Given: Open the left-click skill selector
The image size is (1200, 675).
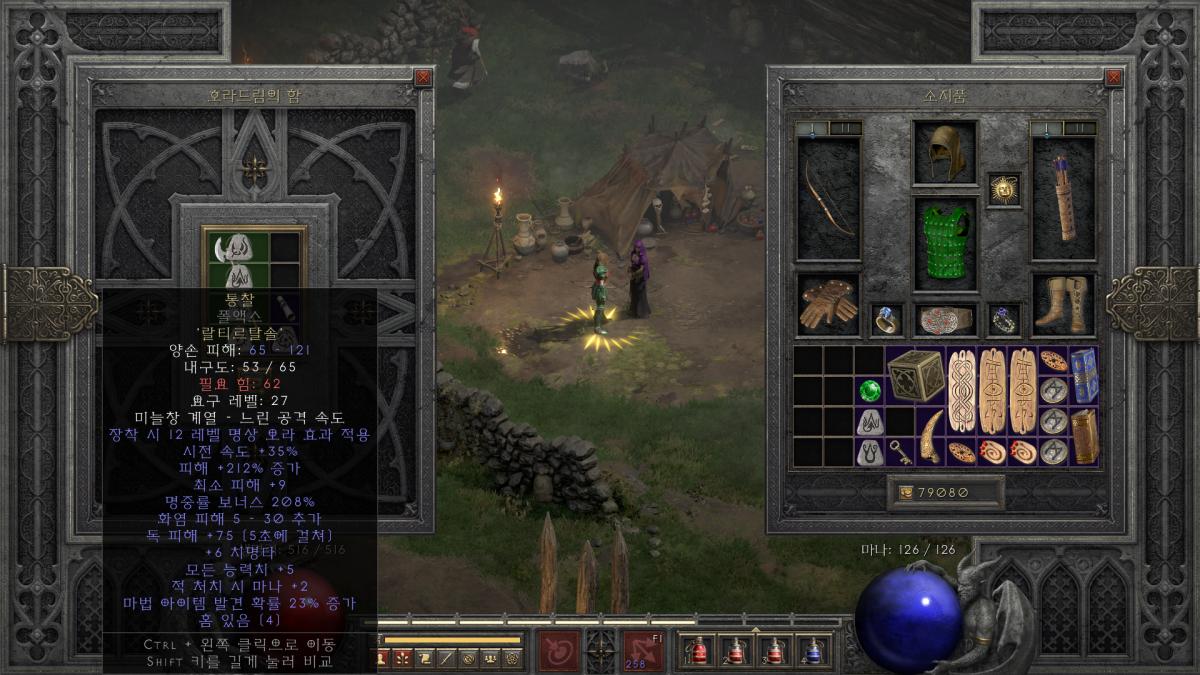Looking at the screenshot, I should (558, 650).
